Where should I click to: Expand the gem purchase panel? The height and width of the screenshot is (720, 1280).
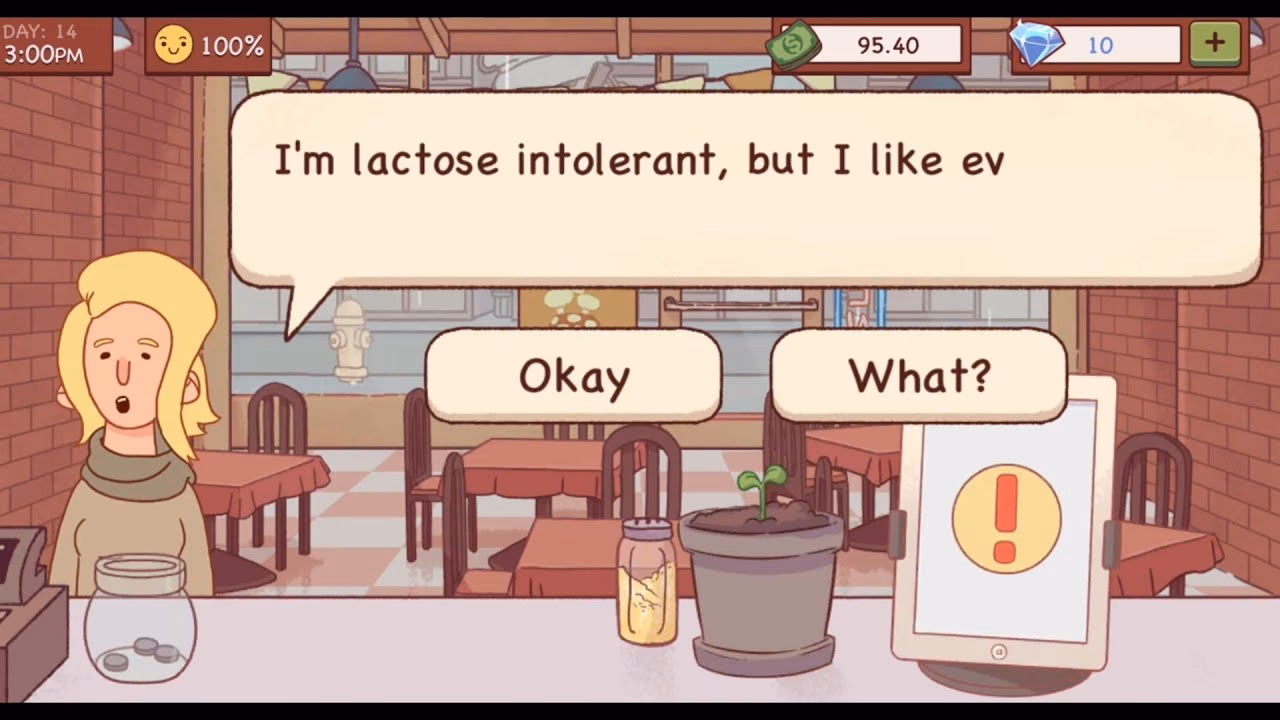1216,43
